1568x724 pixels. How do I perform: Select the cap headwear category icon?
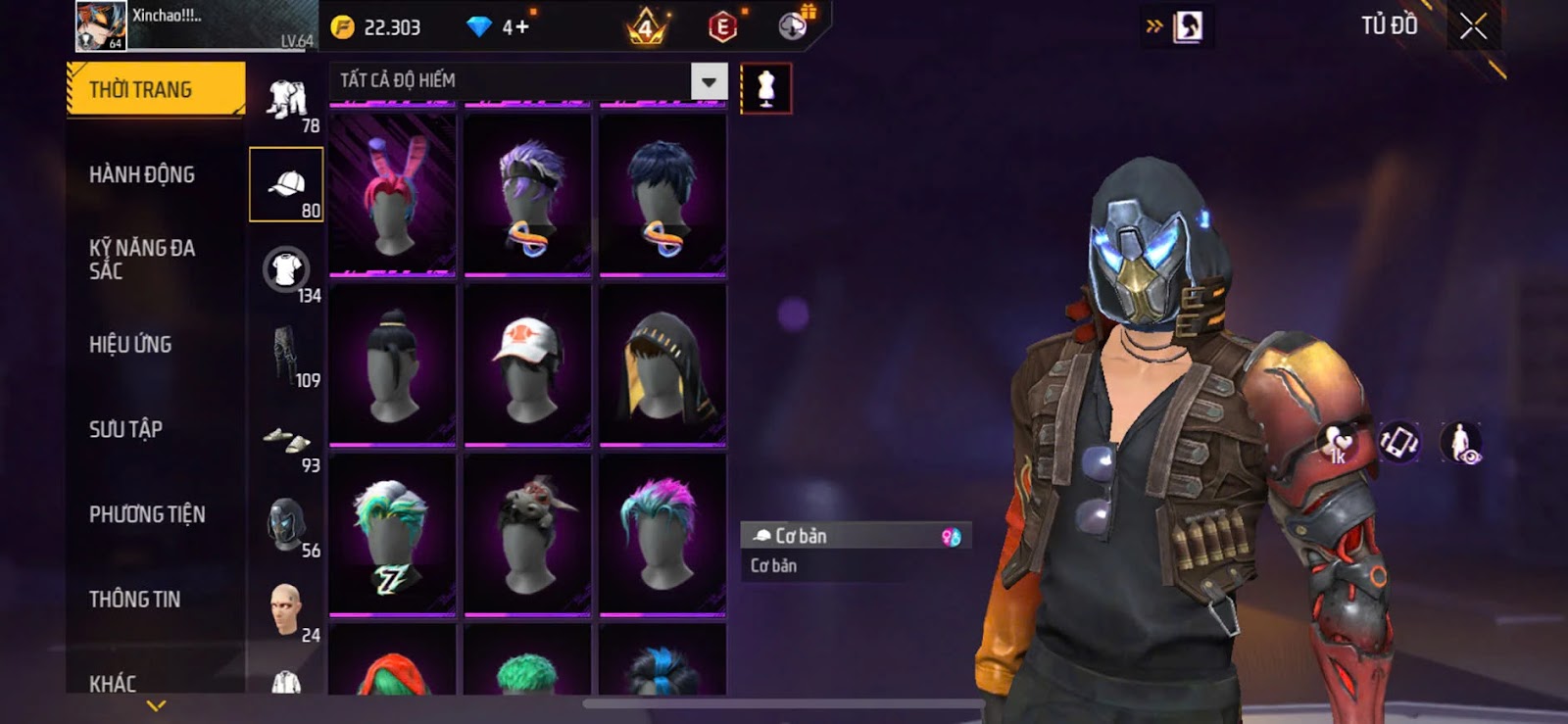[x=286, y=184]
